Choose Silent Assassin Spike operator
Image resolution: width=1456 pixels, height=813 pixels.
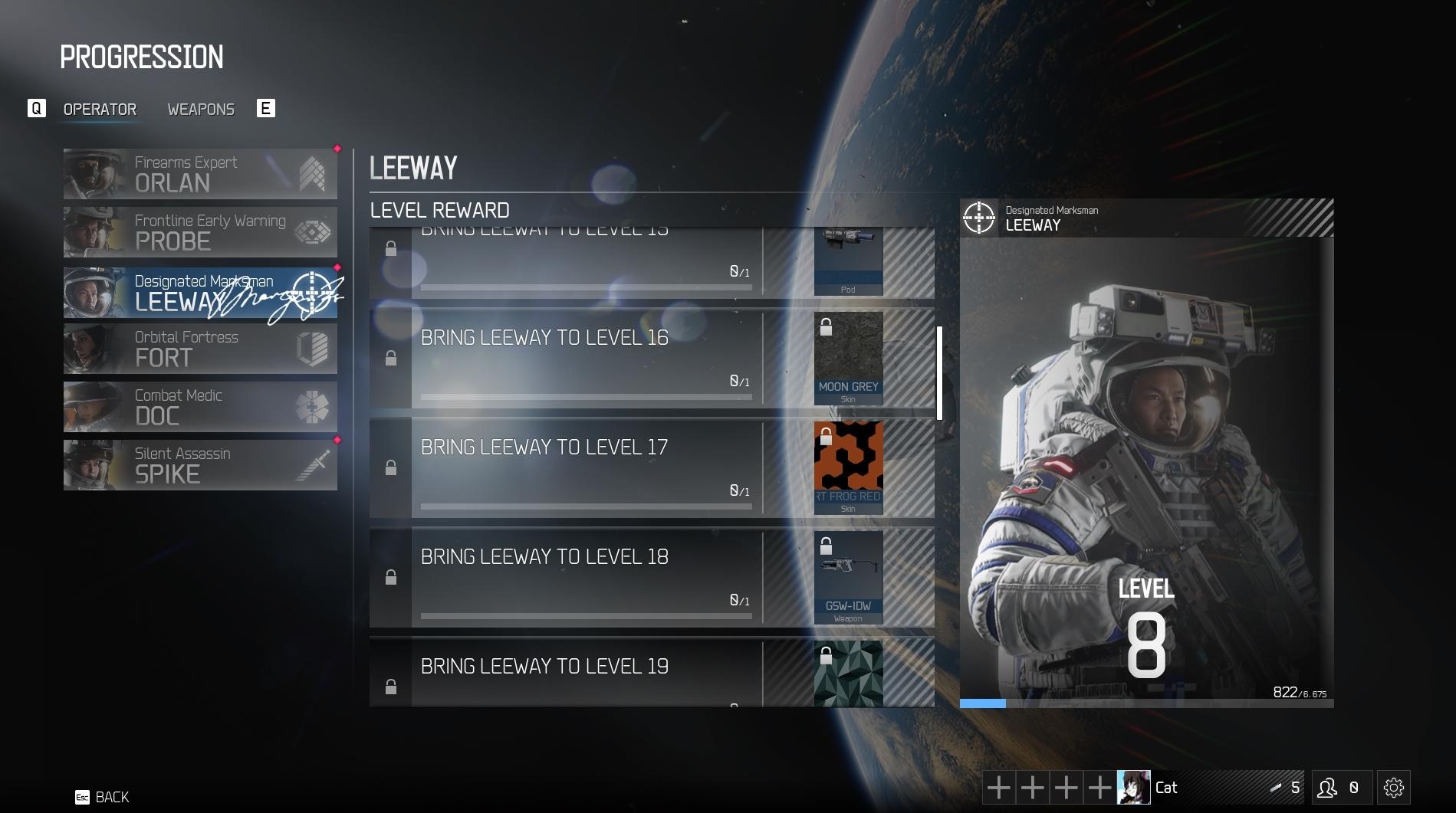click(200, 465)
